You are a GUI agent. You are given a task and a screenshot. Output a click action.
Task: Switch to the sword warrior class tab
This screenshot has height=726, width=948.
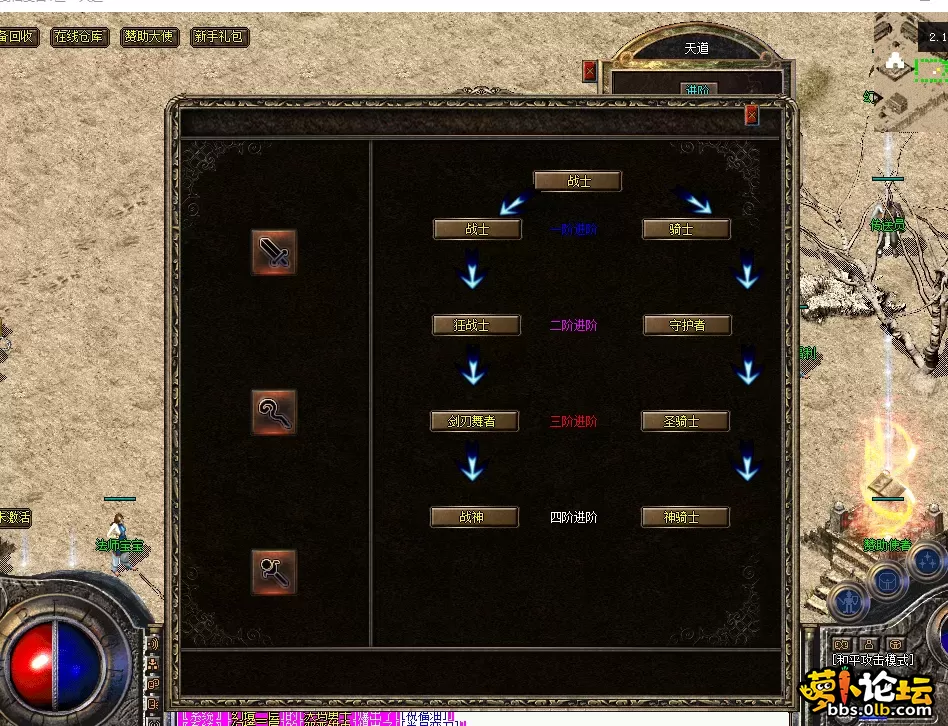tap(273, 252)
